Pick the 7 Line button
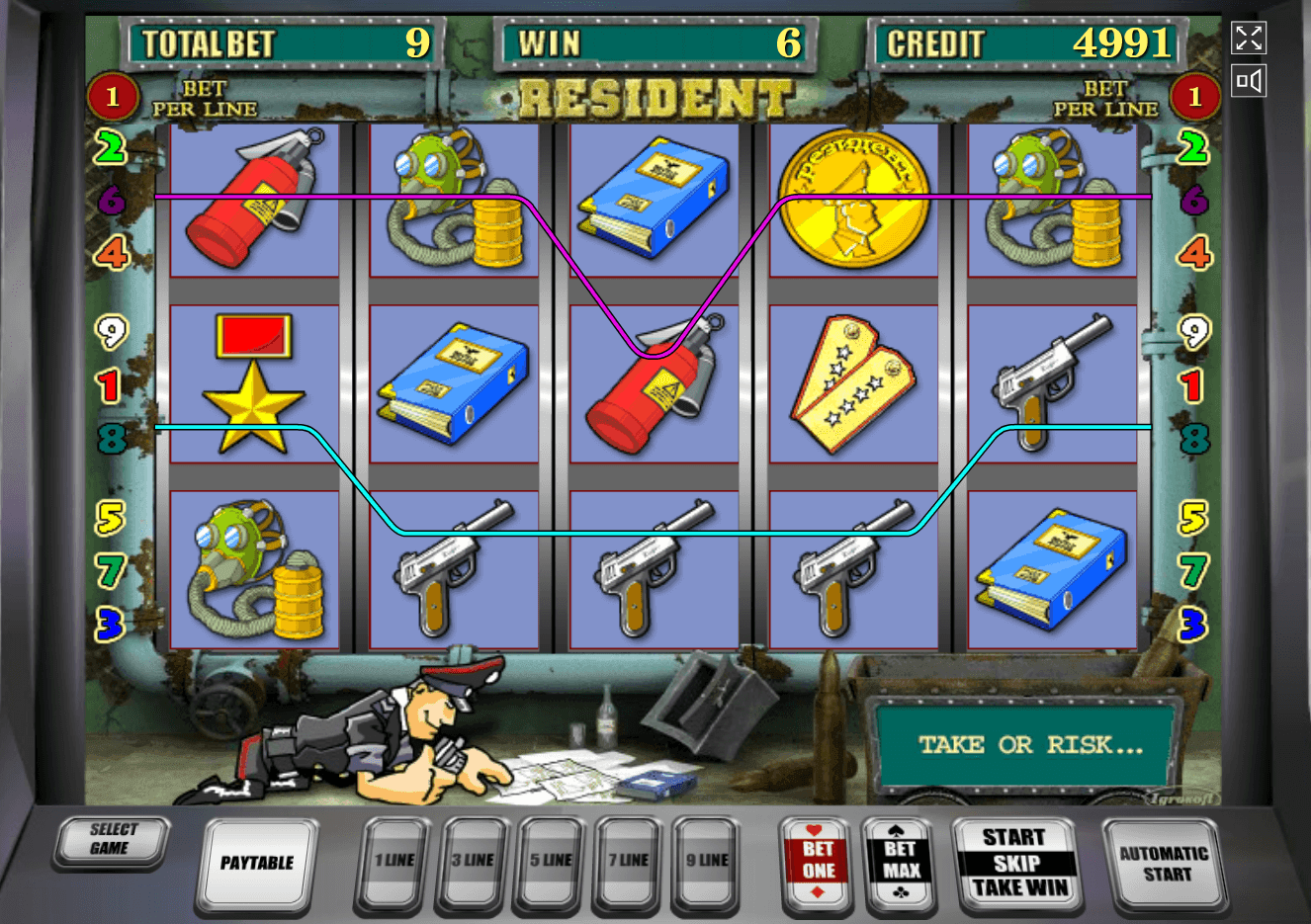The width and height of the screenshot is (1311, 924). [x=628, y=862]
